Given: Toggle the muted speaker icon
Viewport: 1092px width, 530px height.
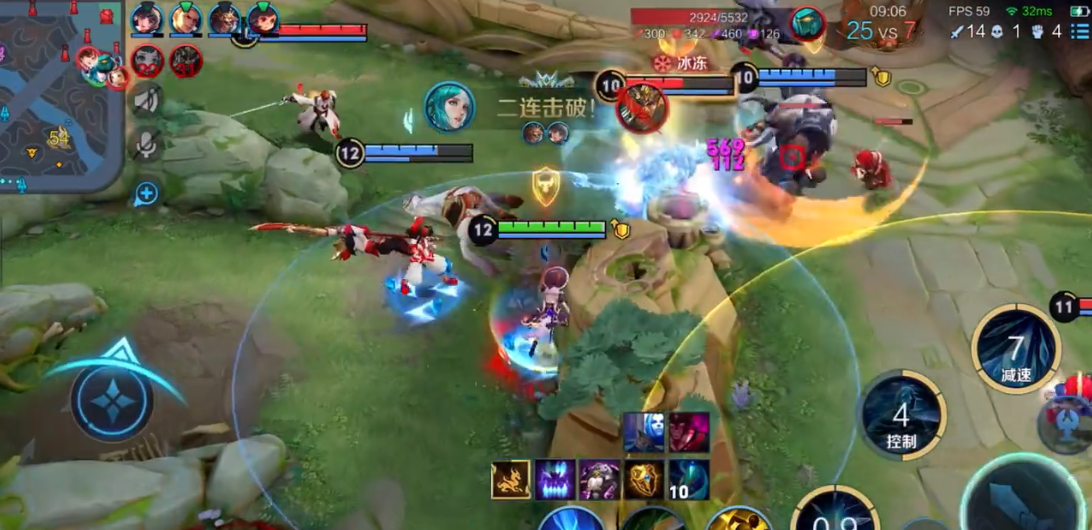Looking at the screenshot, I should click(x=147, y=100).
